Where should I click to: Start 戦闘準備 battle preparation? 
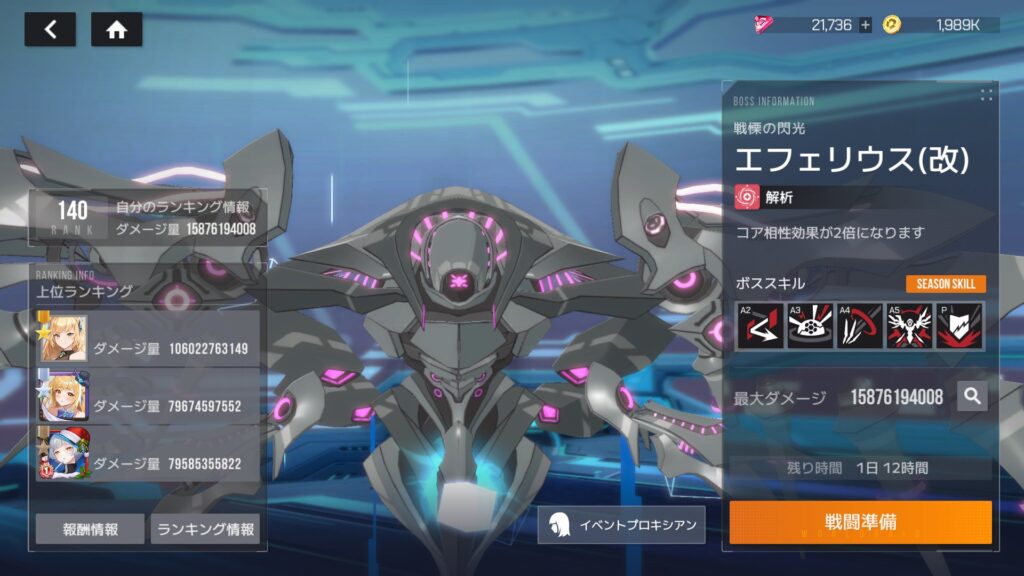click(860, 523)
